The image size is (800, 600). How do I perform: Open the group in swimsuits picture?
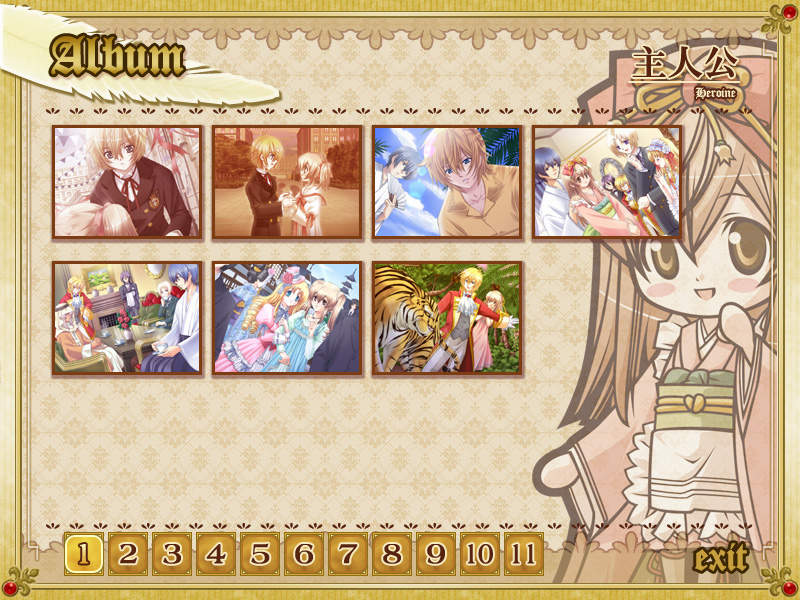click(x=607, y=182)
